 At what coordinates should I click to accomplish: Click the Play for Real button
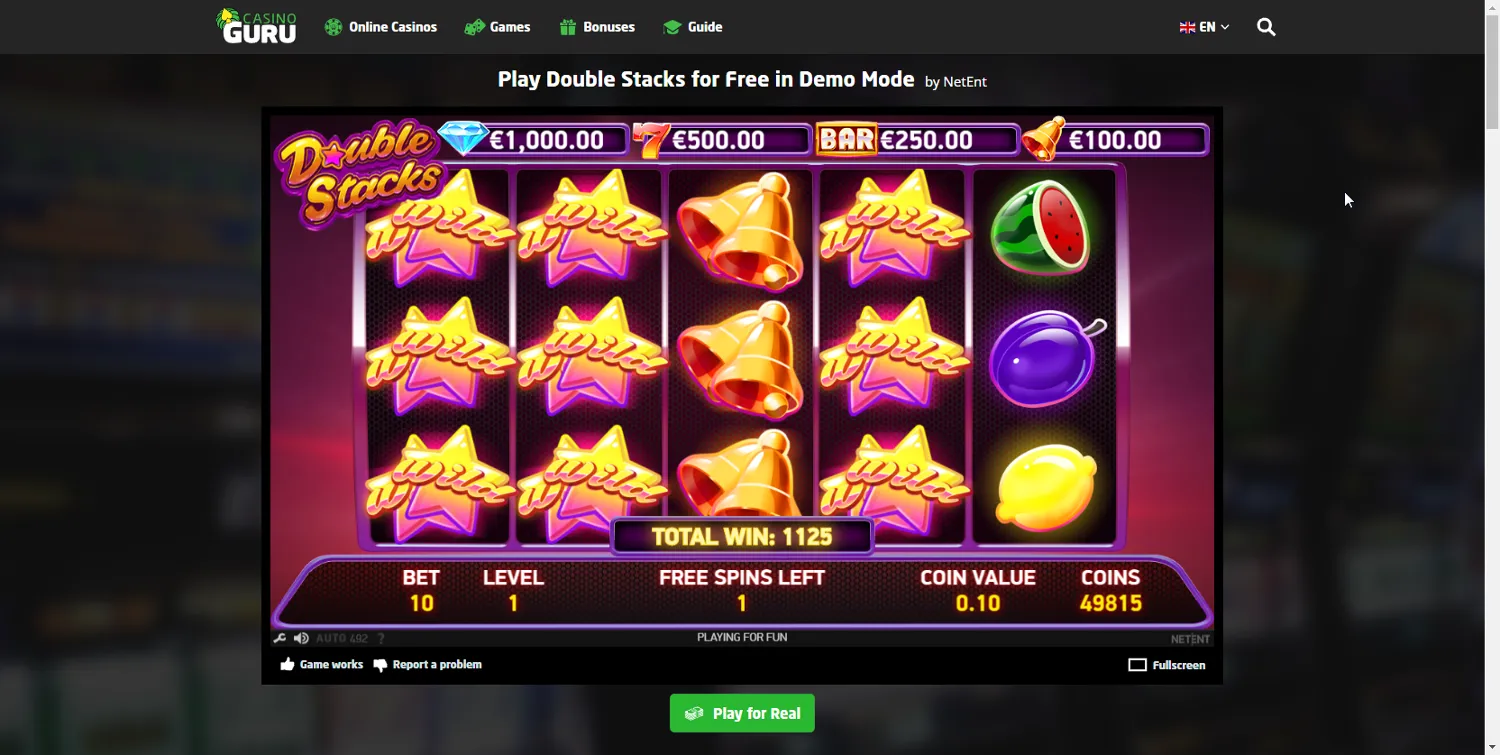coord(742,713)
